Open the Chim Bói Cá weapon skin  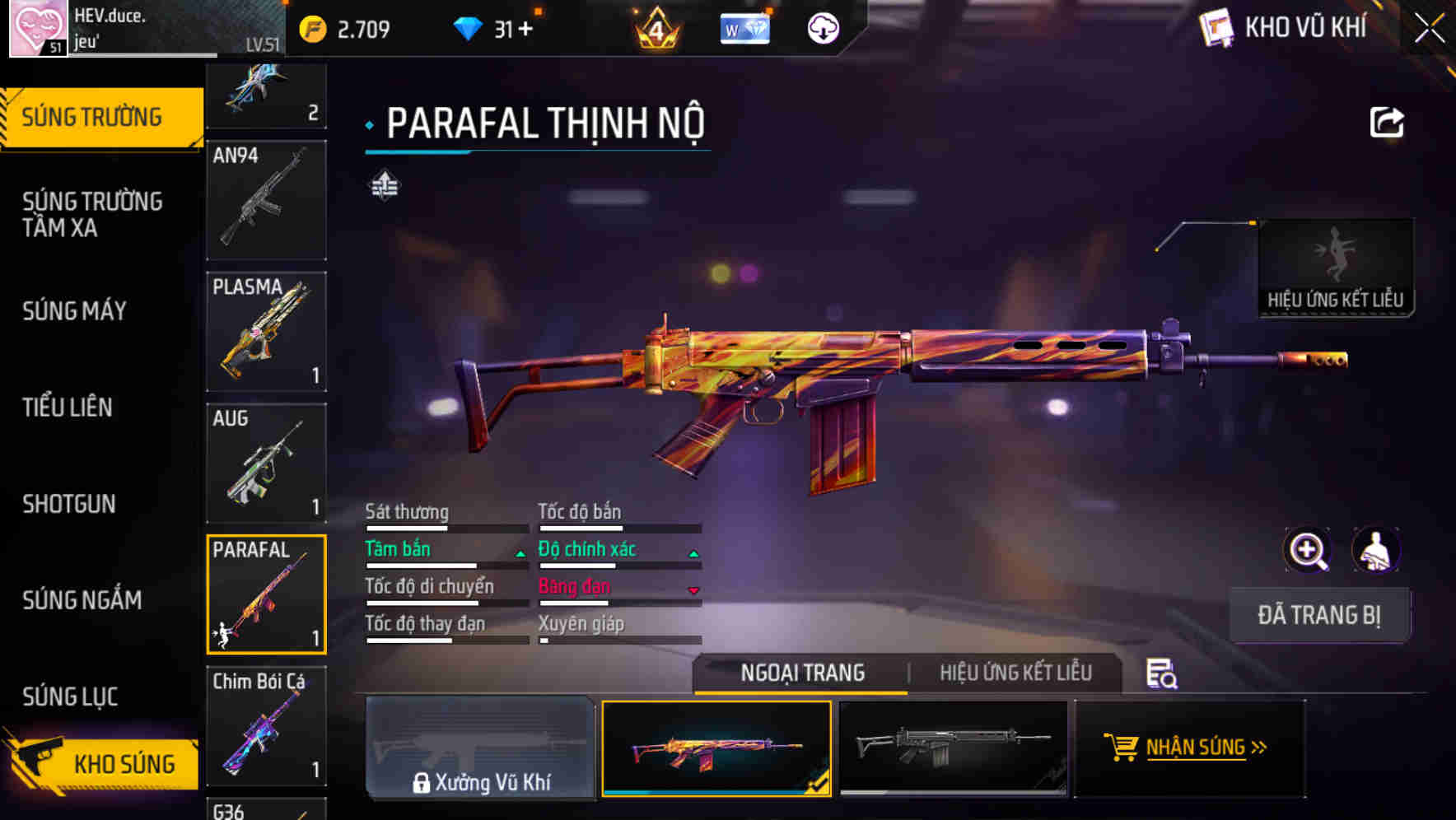tap(265, 728)
